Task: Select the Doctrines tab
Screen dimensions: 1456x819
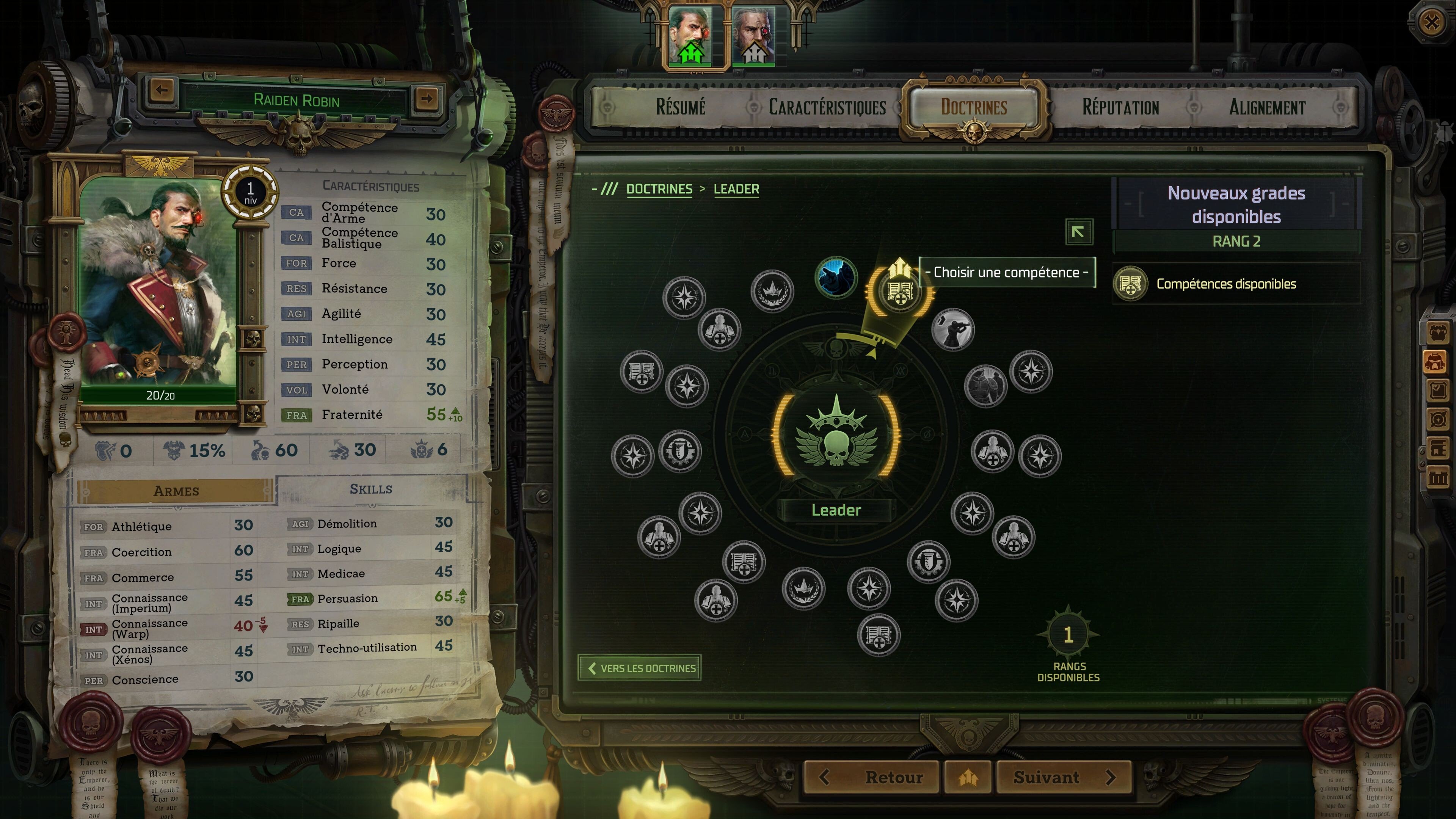Action: [x=973, y=107]
